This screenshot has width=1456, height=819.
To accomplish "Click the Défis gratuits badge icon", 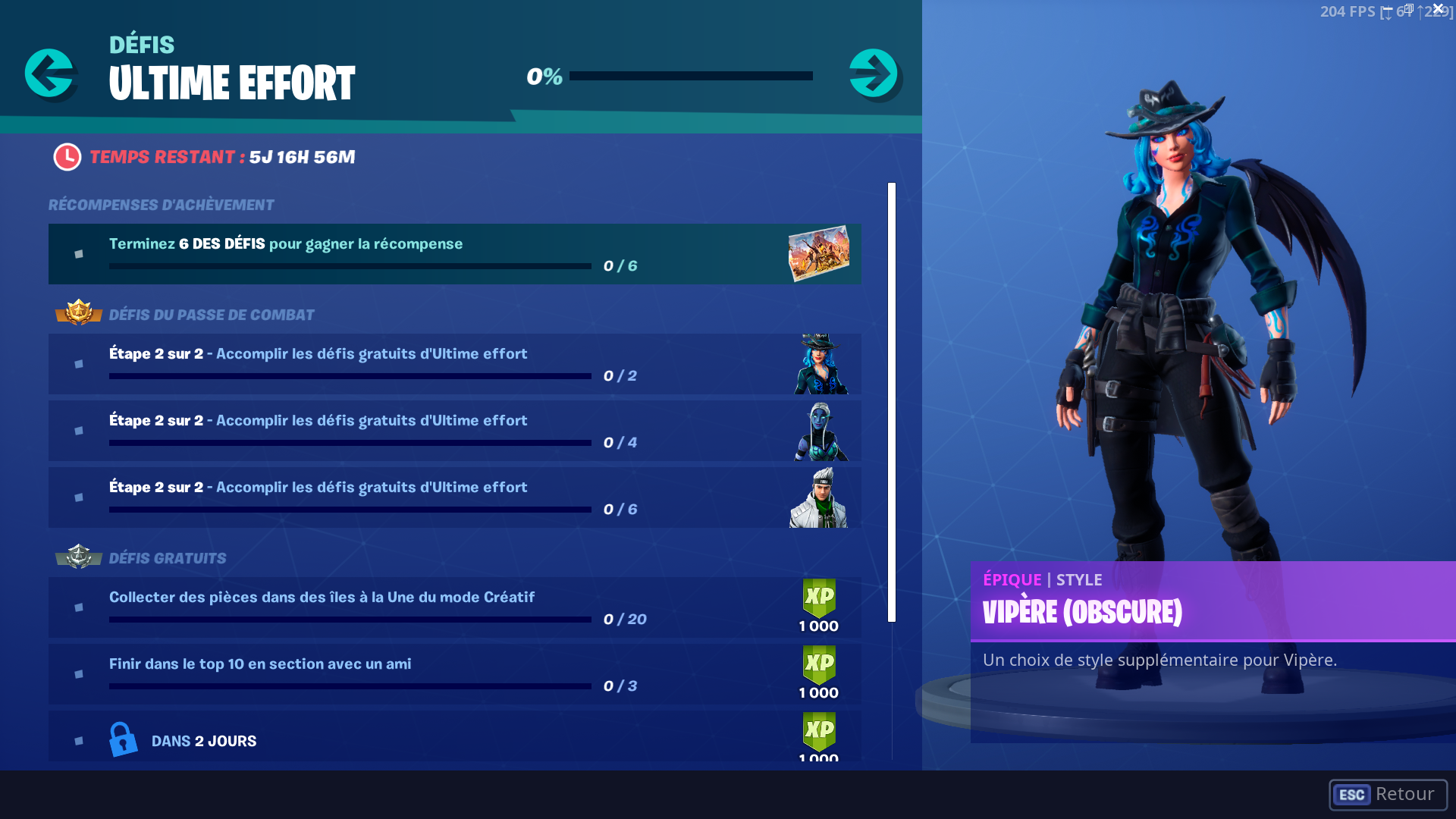I will click(78, 556).
